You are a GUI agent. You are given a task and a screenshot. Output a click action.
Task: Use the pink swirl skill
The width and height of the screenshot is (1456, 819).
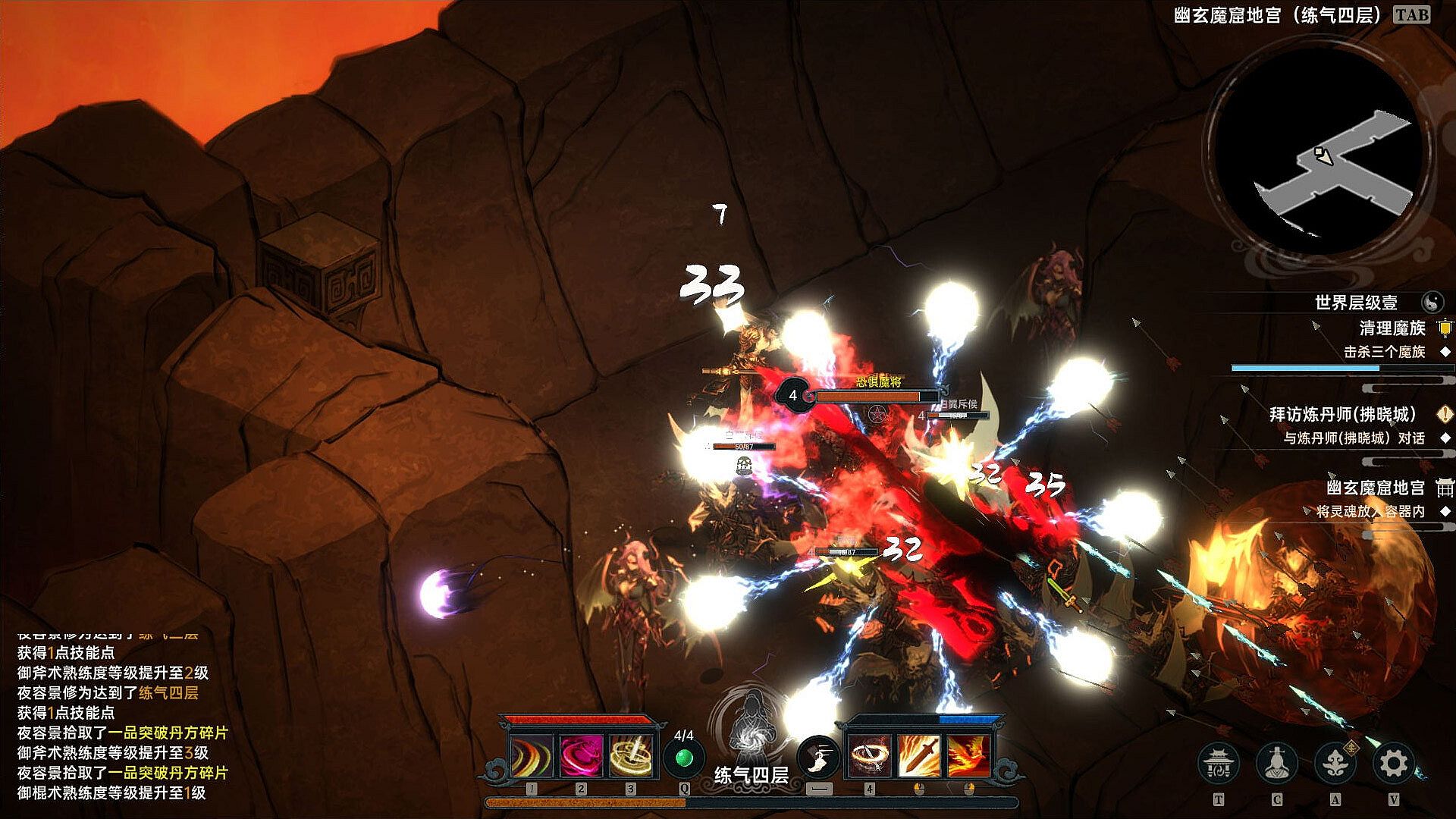coord(581,756)
